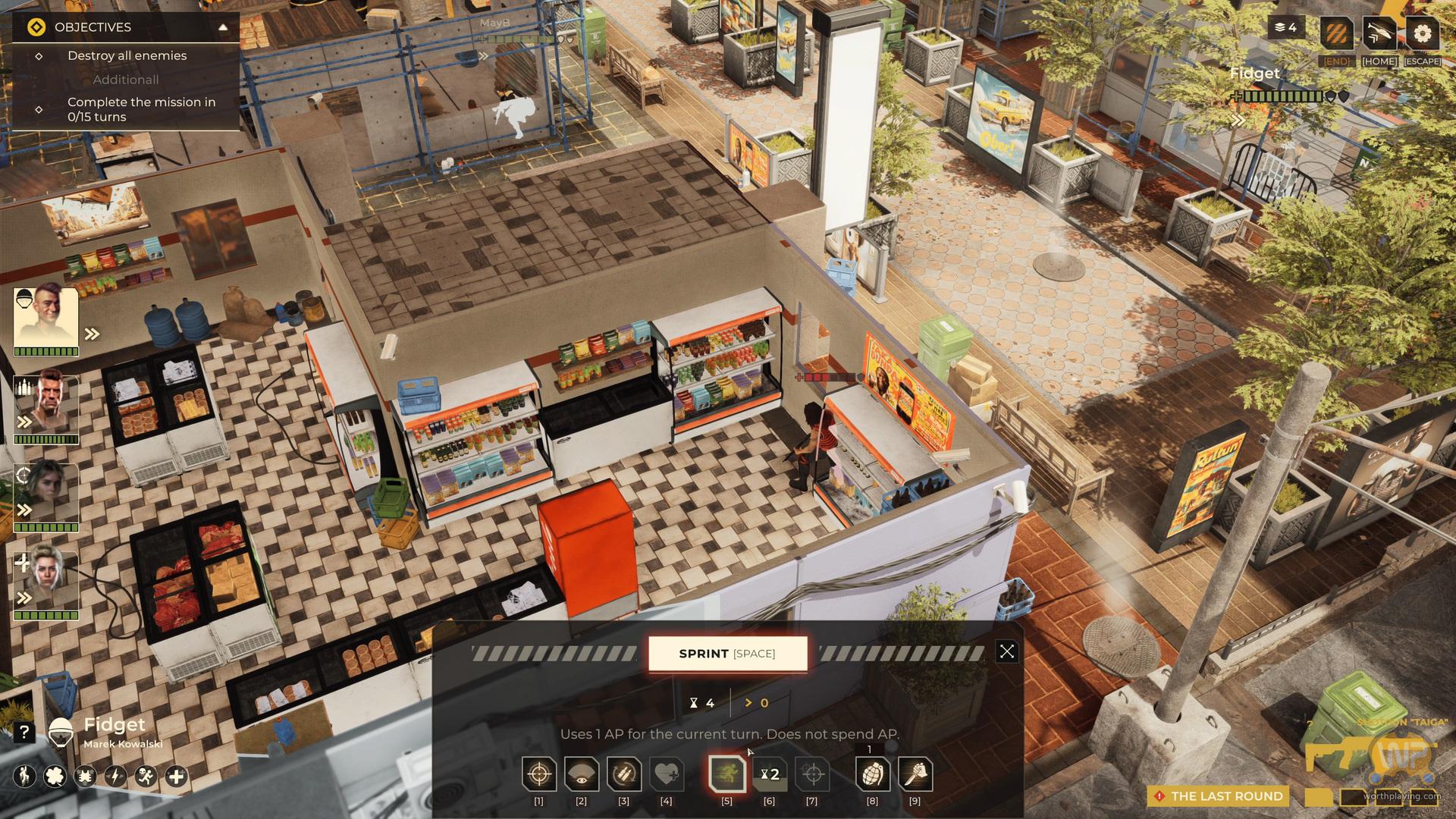
Task: Activate the knife melee attack
Action: click(915, 774)
